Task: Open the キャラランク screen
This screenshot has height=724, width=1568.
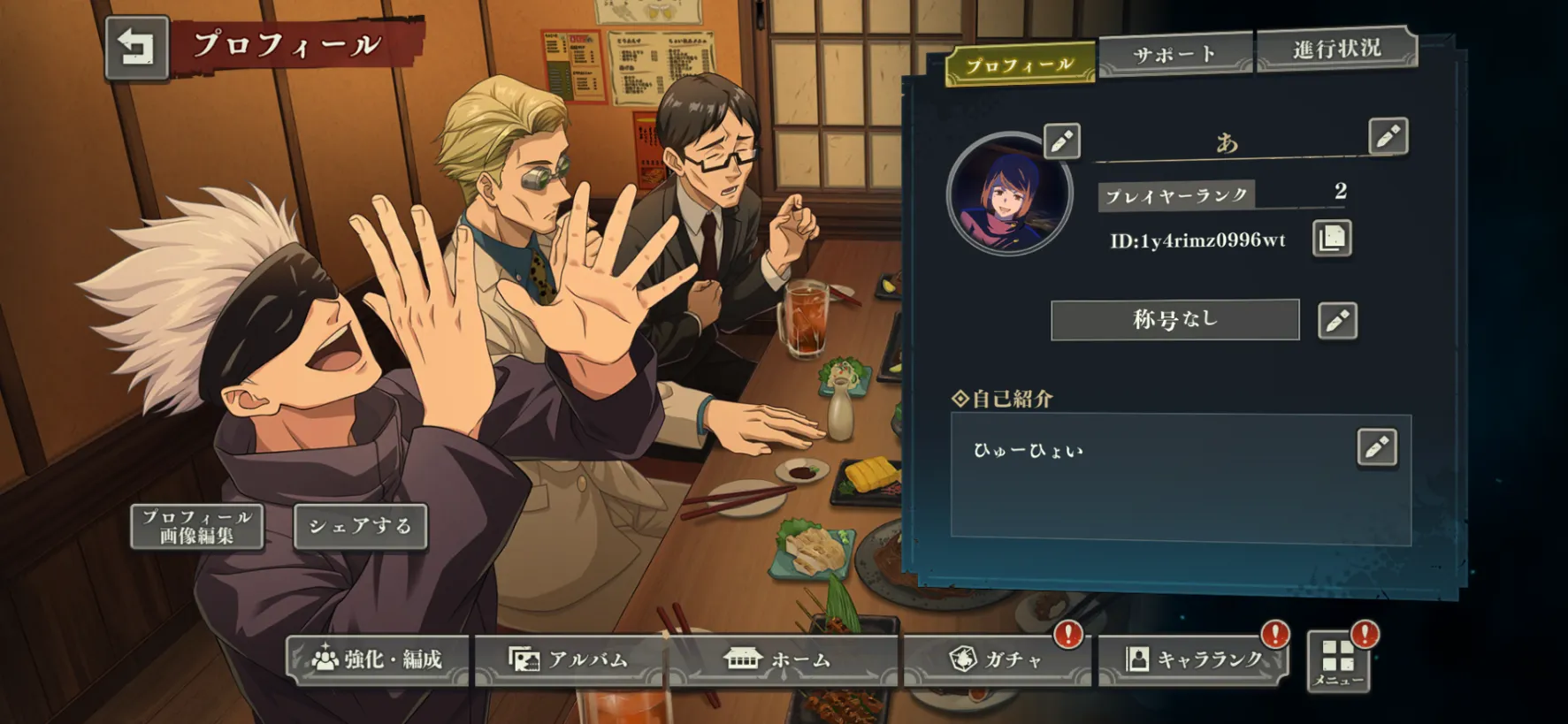Action: (x=1193, y=659)
